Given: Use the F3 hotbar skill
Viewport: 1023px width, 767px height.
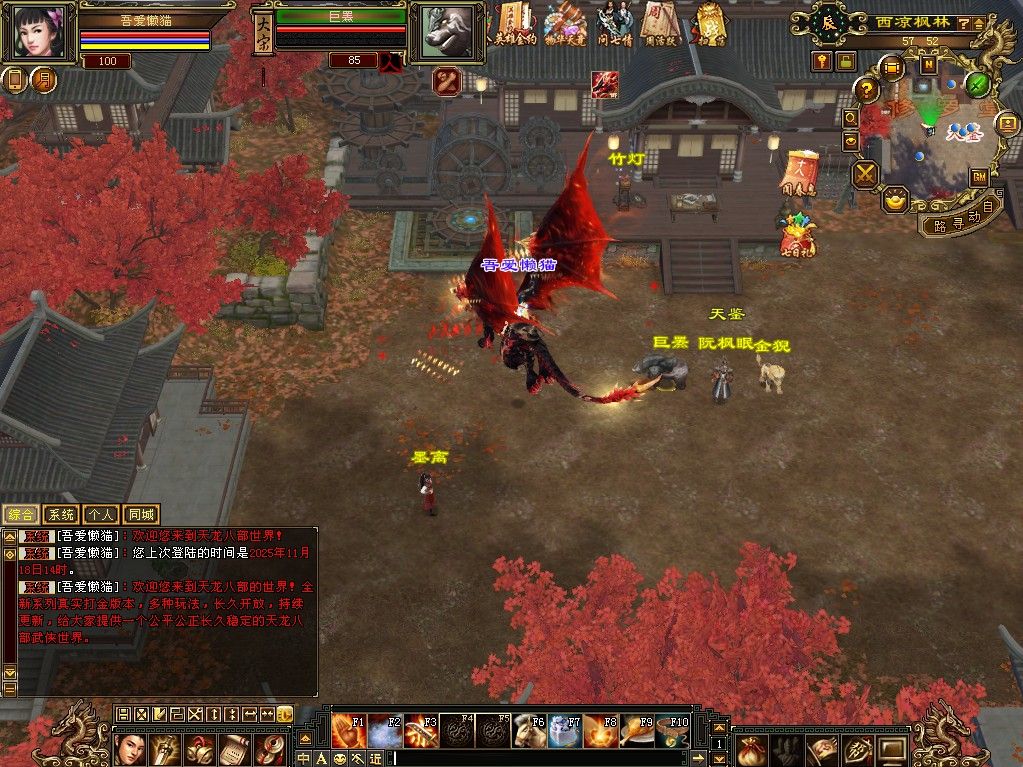Looking at the screenshot, I should pyautogui.click(x=421, y=731).
